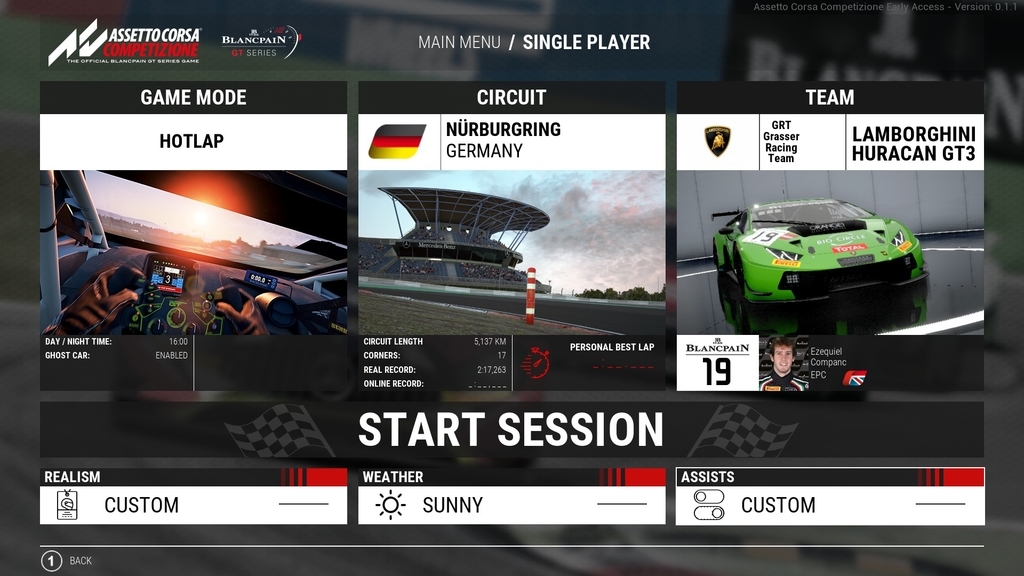Screen dimensions: 1024x576
Task: Click the Hotlap cockpit preview image
Action: pos(193,252)
